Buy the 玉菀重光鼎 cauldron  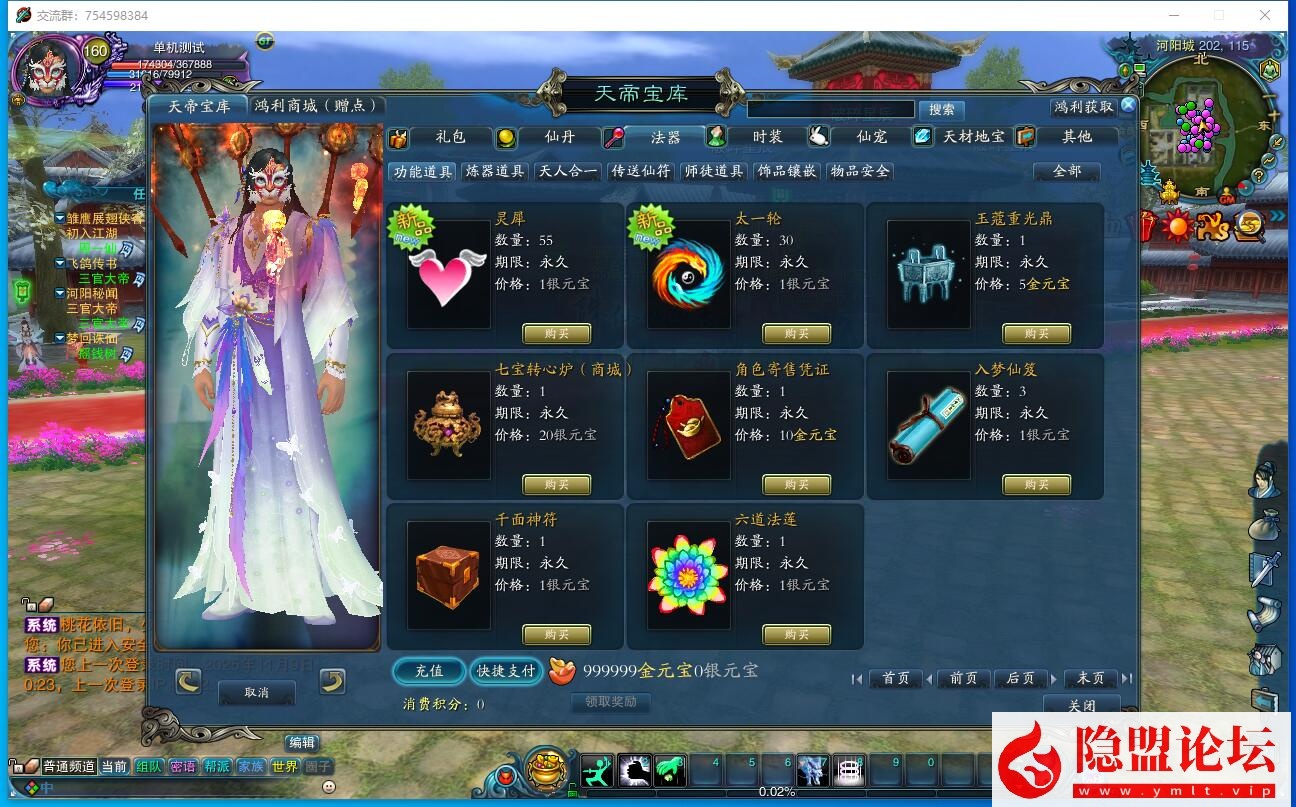tap(1037, 333)
